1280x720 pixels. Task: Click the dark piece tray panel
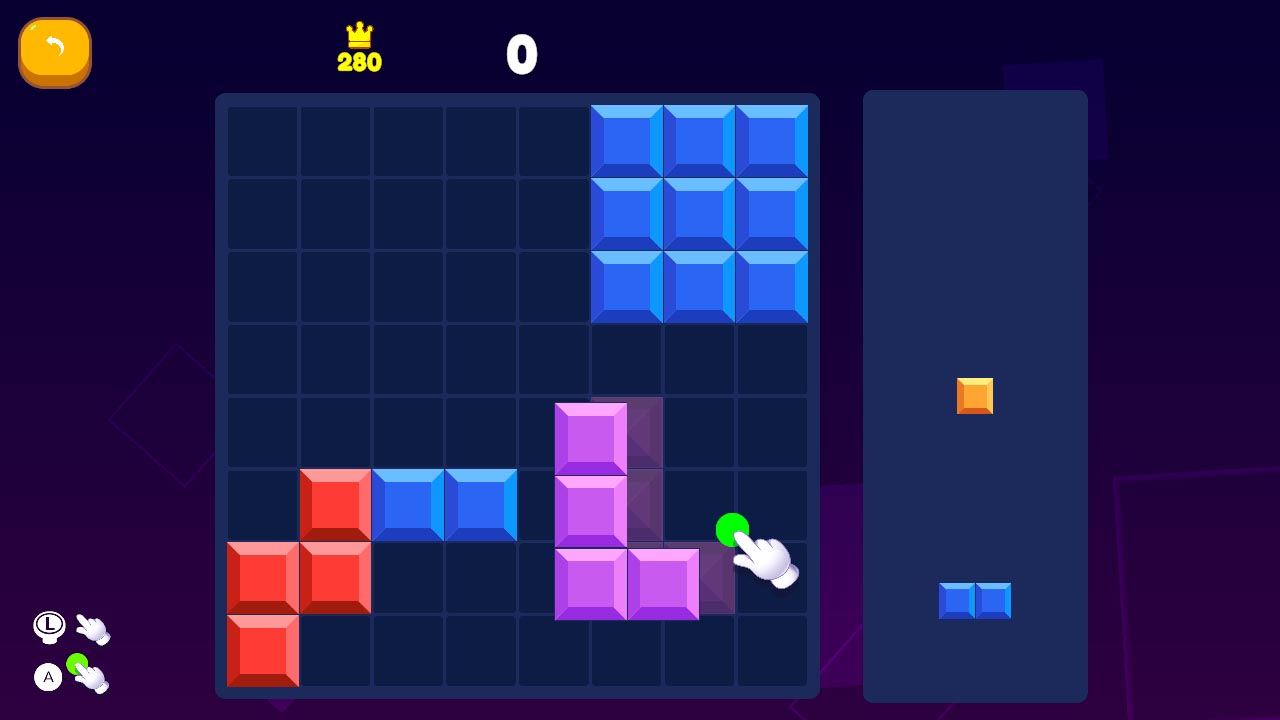(x=975, y=200)
